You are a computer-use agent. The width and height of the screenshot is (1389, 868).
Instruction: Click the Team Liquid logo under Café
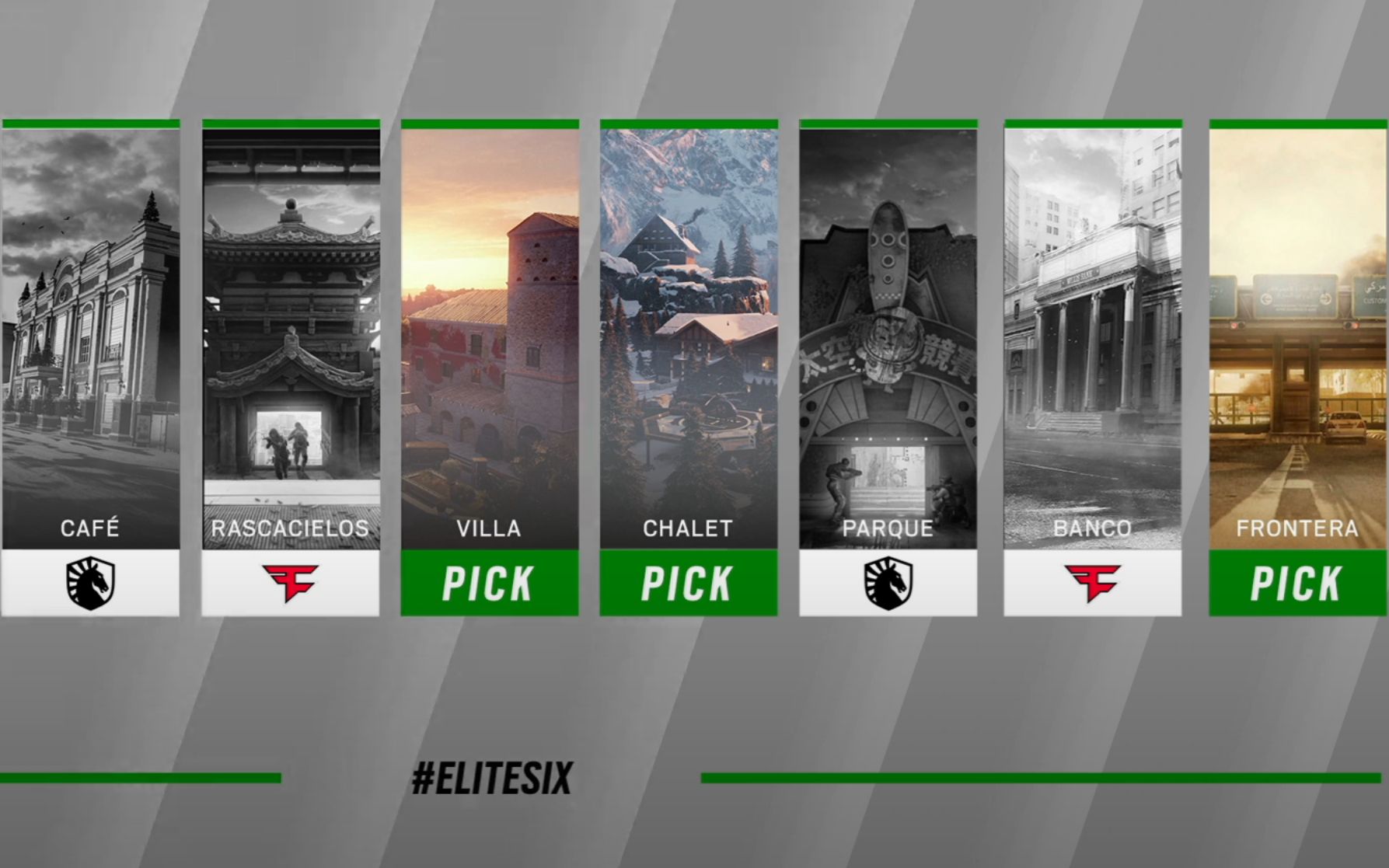point(91,583)
